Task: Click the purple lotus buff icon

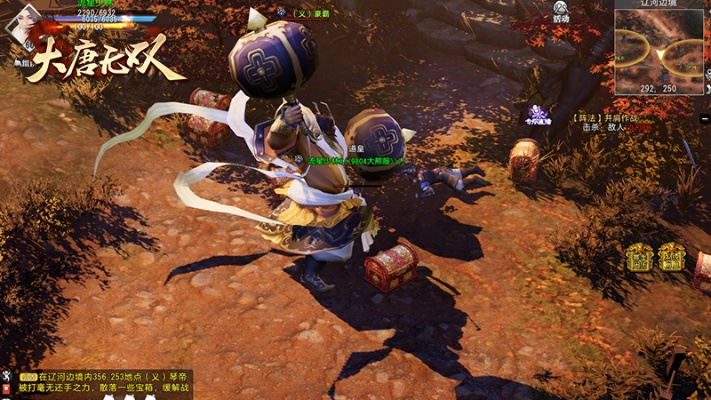Action: (x=538, y=113)
